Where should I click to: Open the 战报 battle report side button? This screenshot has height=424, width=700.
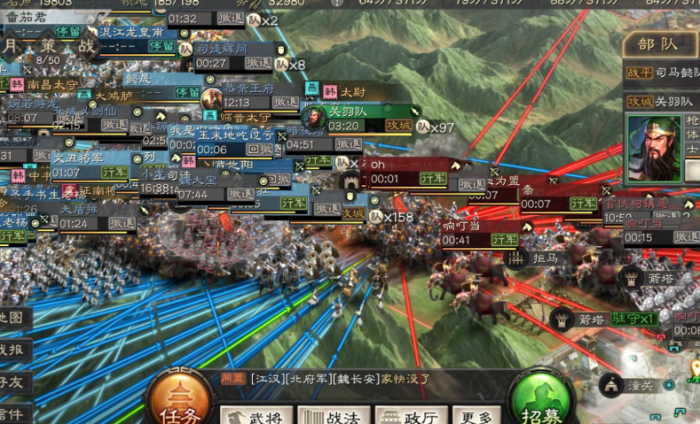coord(12,349)
